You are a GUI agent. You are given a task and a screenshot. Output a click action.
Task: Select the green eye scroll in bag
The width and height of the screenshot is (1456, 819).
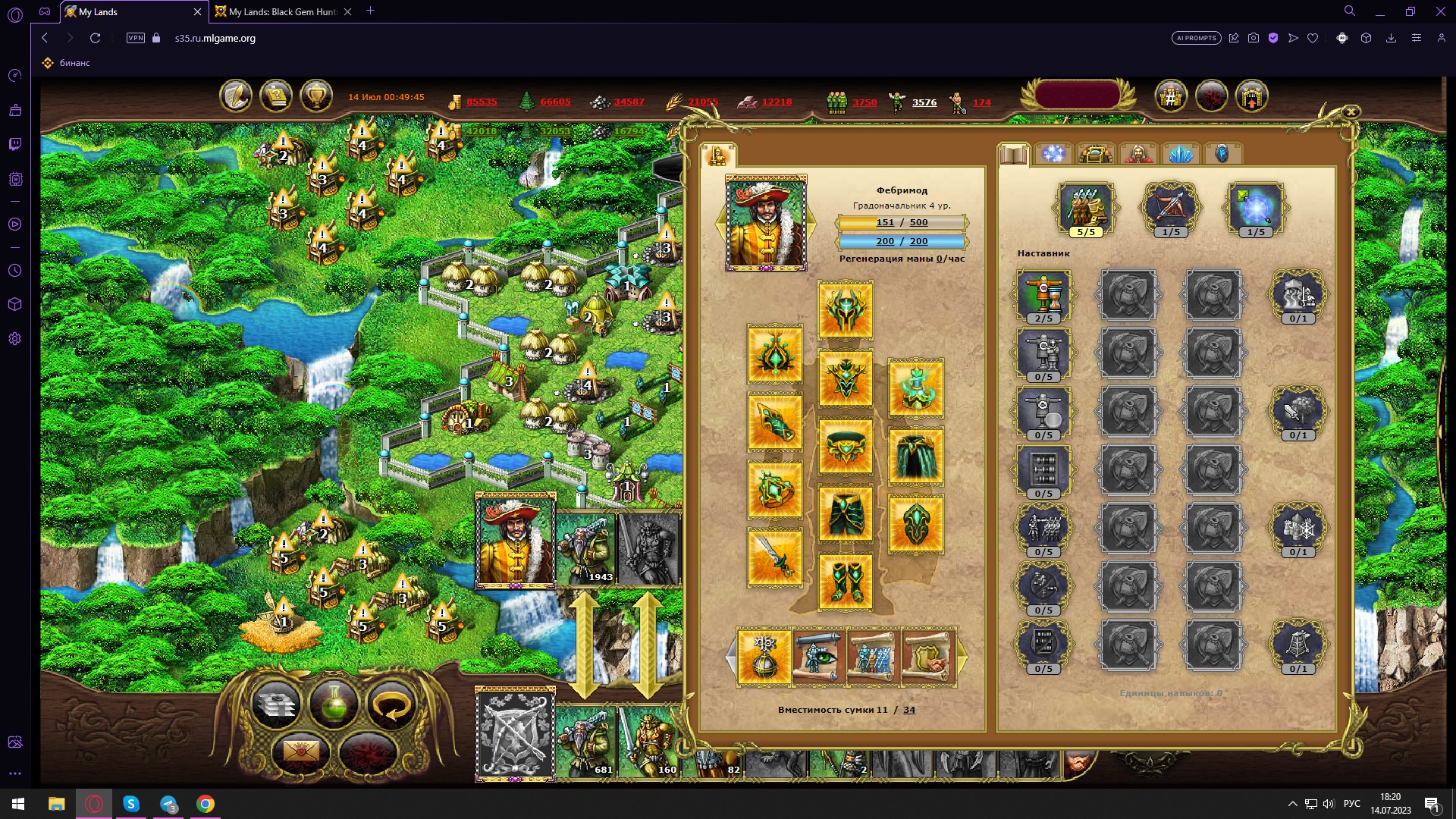(x=818, y=657)
